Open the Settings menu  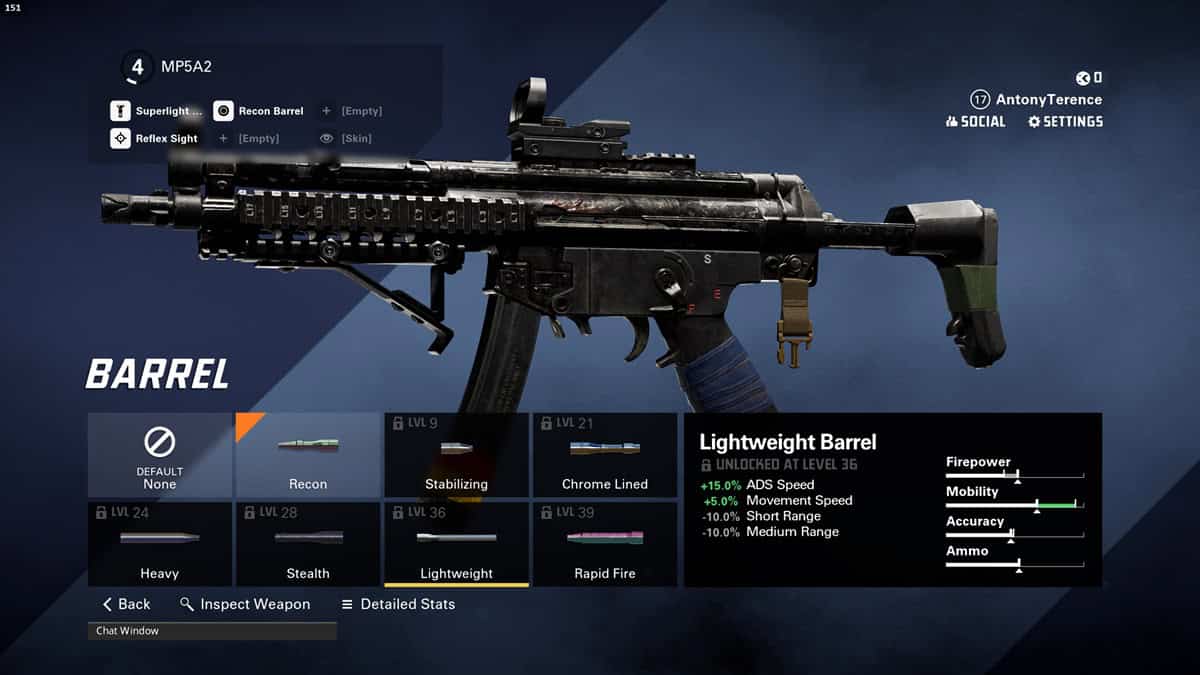click(1065, 121)
